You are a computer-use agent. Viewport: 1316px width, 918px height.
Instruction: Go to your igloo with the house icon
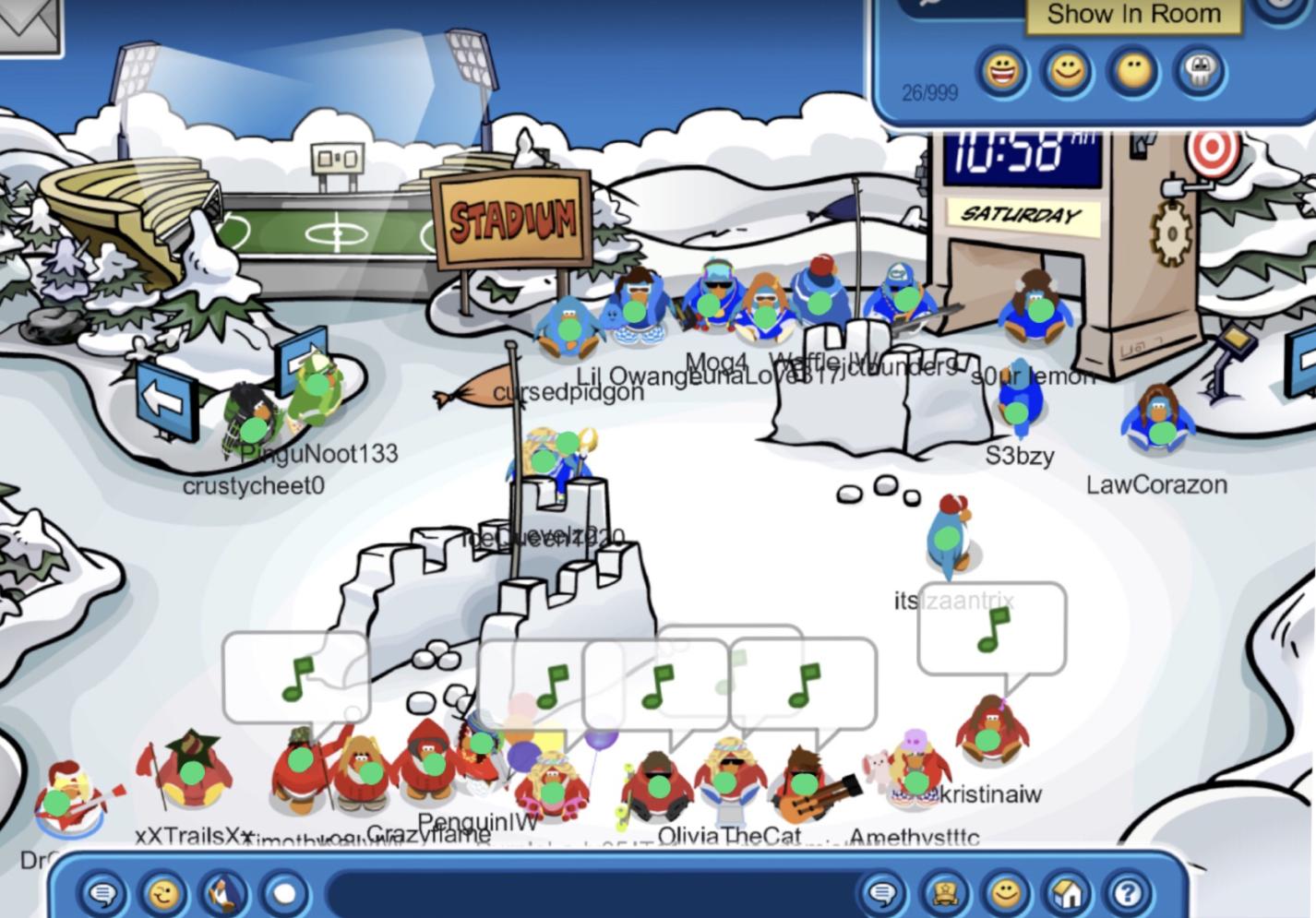click(x=1067, y=893)
